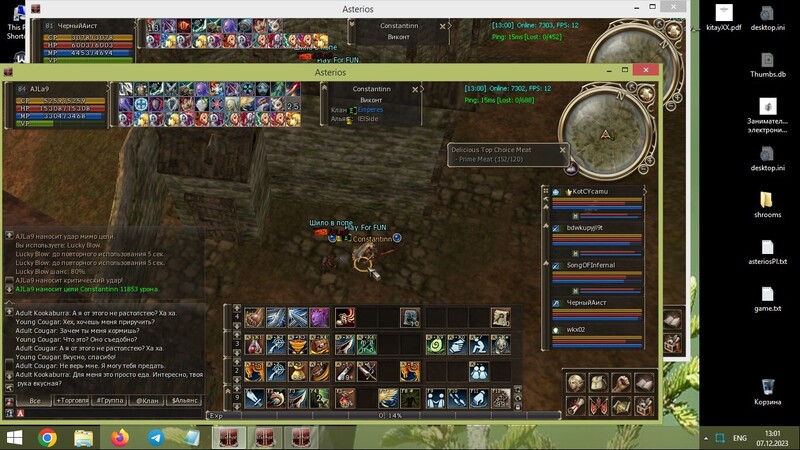Viewport: 800px width, 450px height.
Task: Use the scroll item in top hotbar row
Action: [x=500, y=317]
